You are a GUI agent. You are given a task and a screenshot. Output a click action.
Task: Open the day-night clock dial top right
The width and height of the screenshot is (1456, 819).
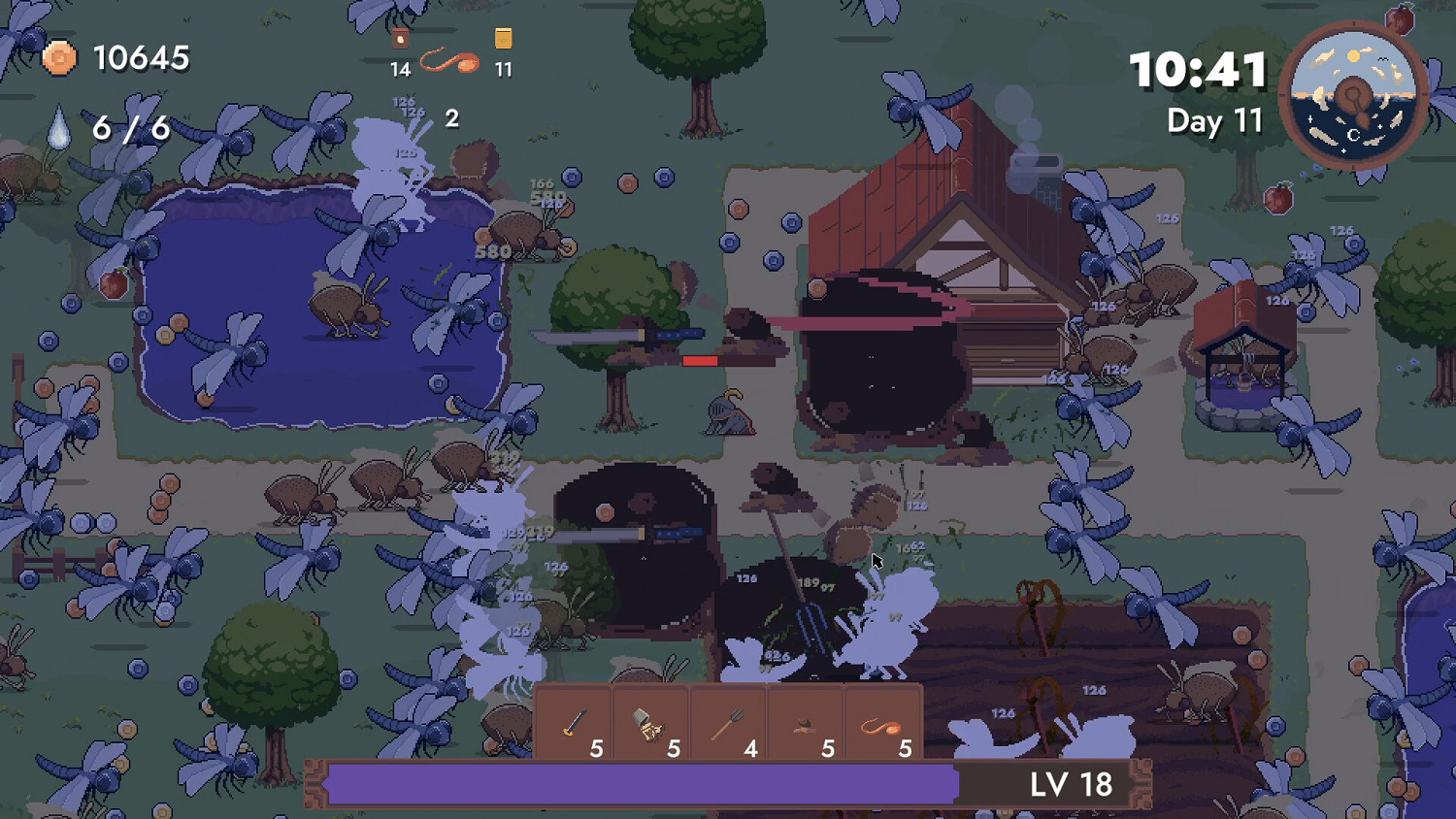[x=1353, y=94]
